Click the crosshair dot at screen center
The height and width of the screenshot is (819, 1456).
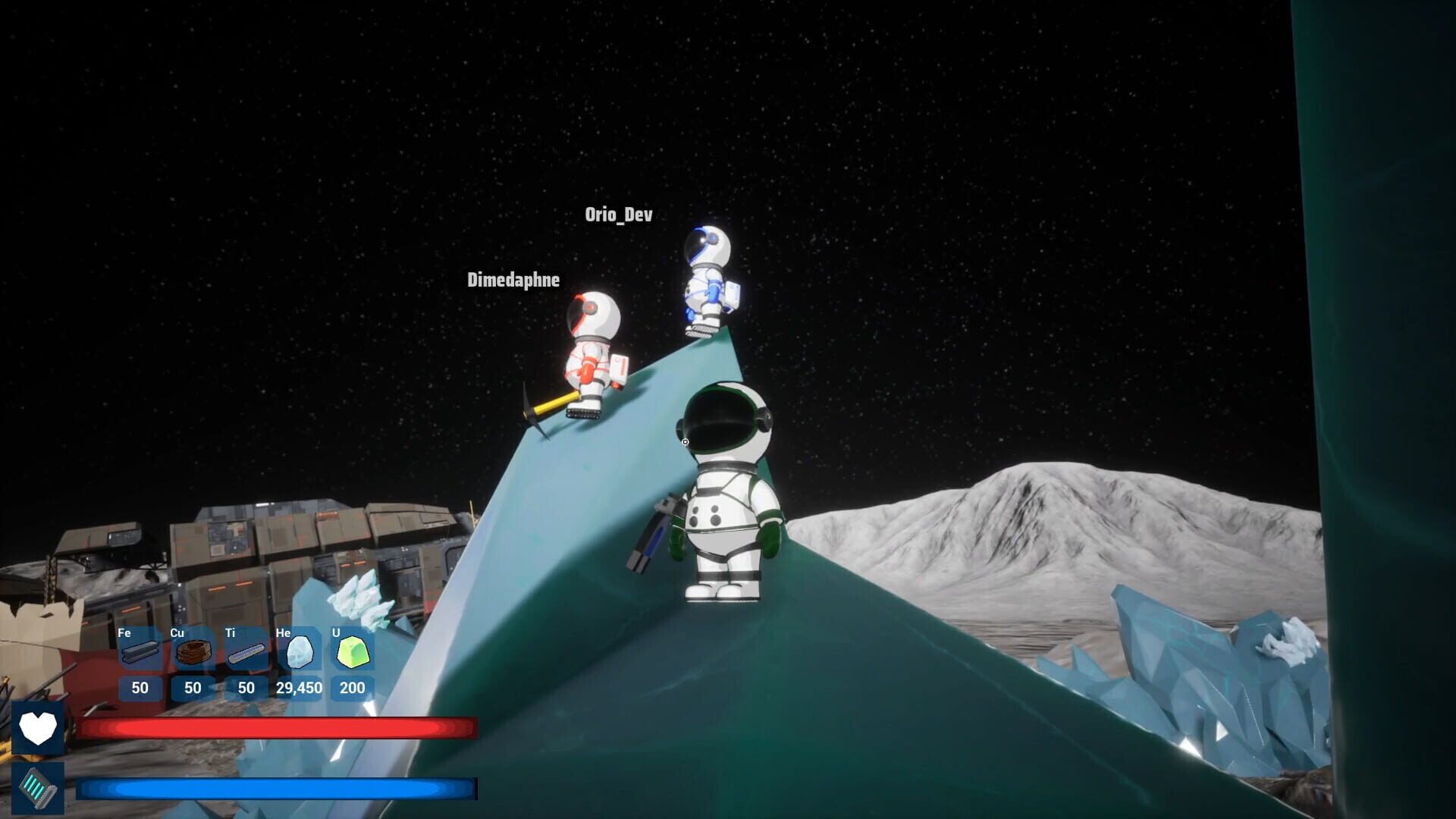coord(683,440)
